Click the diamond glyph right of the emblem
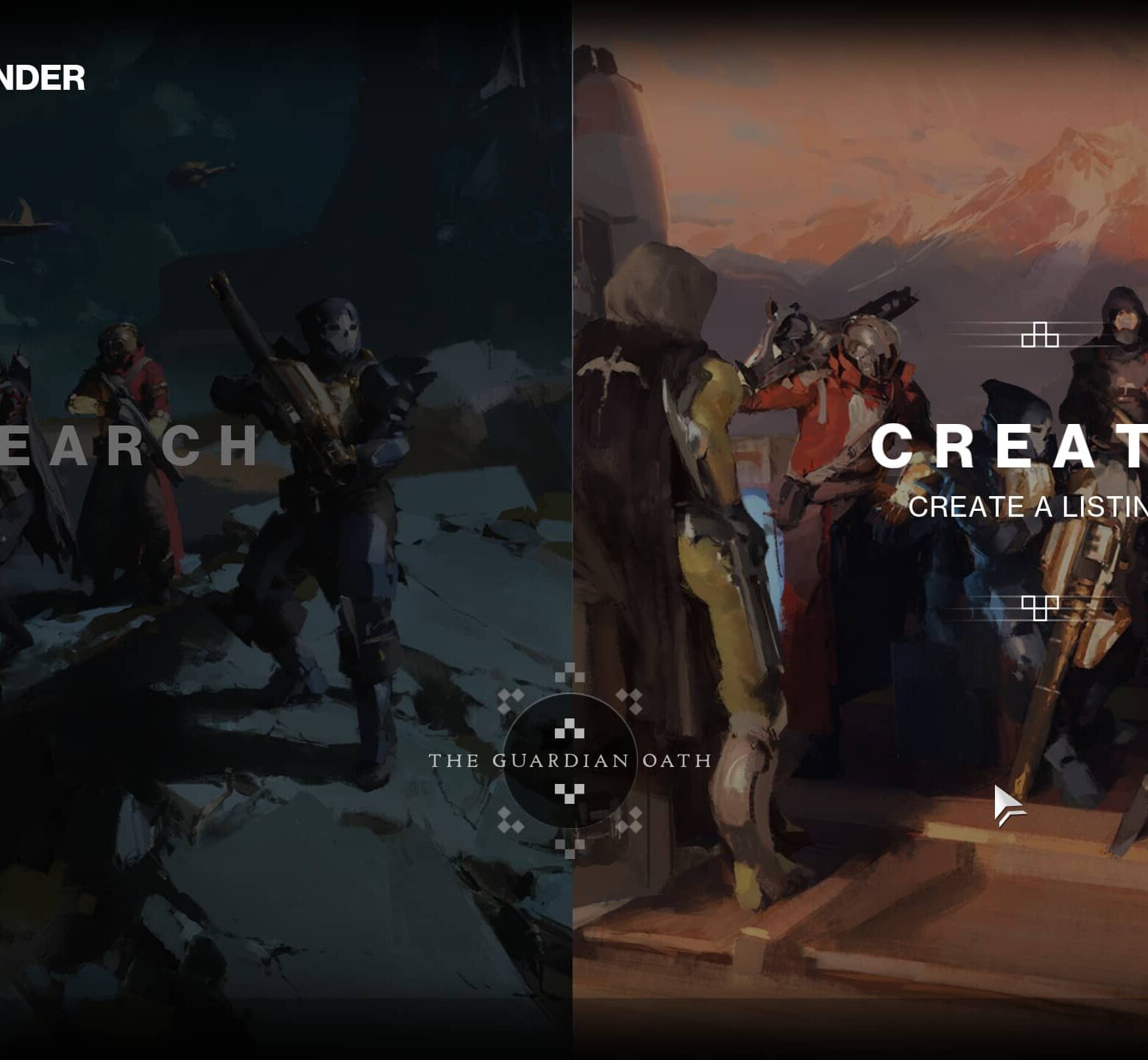 (629, 701)
